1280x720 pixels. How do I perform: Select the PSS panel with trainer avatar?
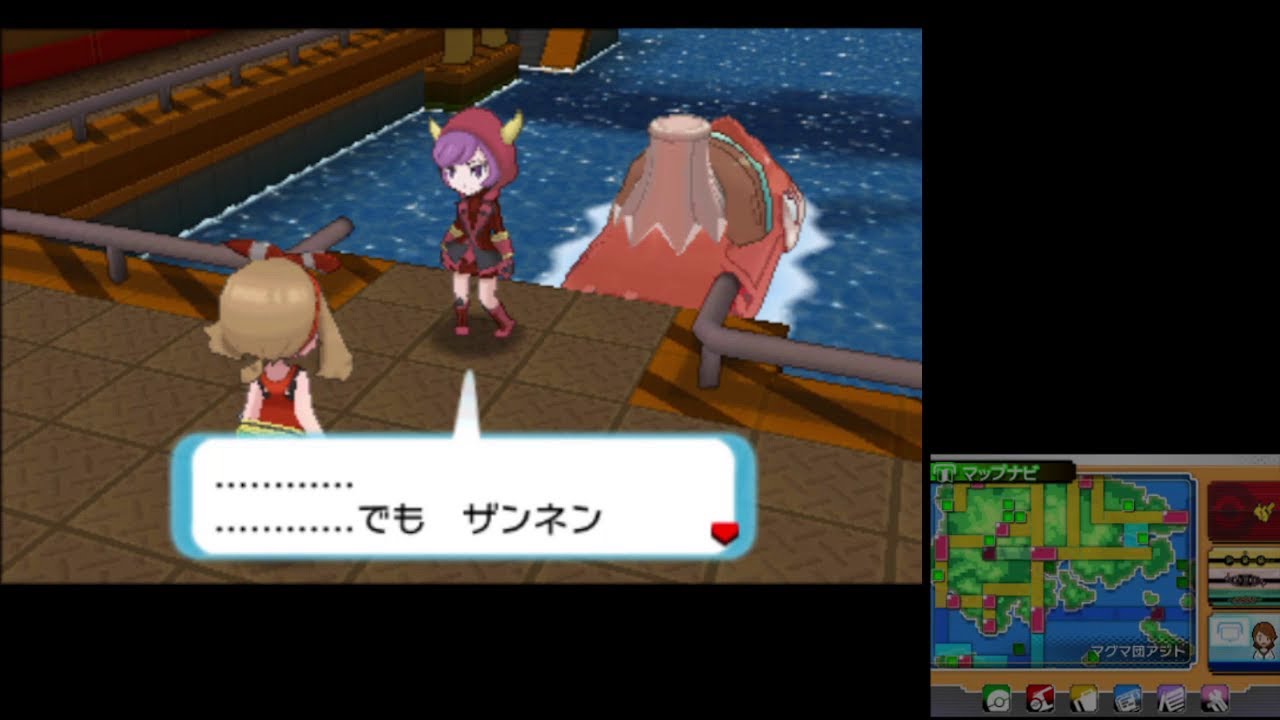tap(1248, 638)
